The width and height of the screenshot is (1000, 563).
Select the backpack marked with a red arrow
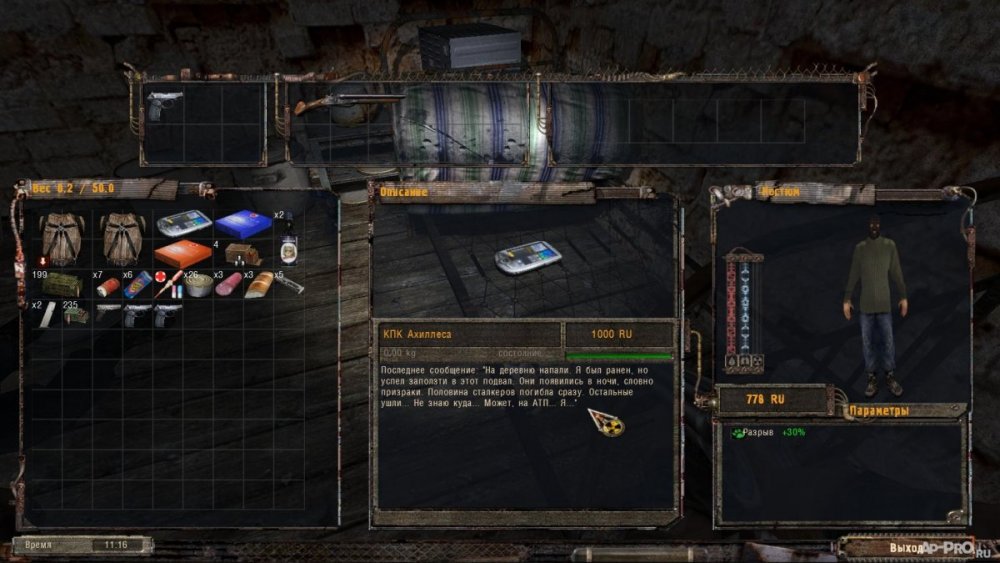click(x=62, y=239)
